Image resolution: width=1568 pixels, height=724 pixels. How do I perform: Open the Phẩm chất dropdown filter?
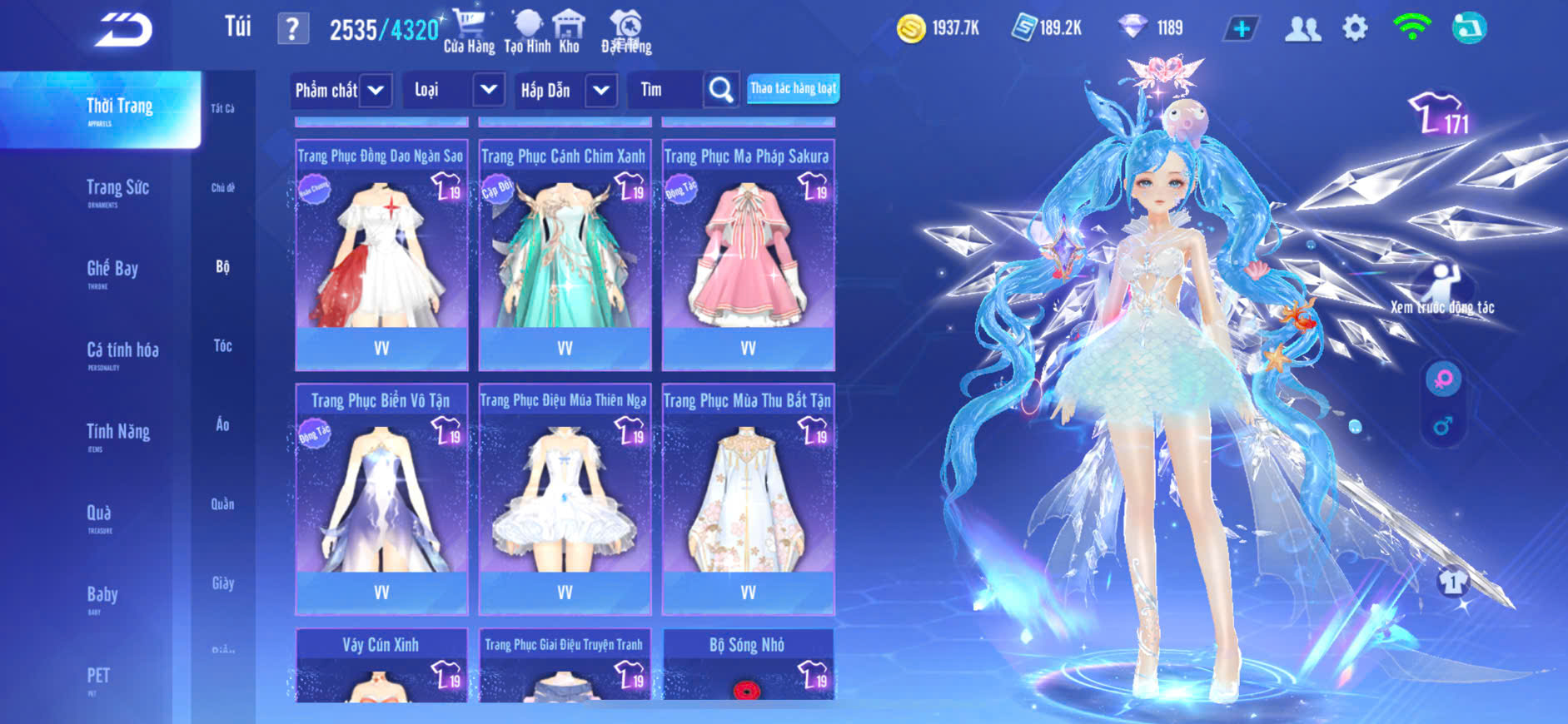point(376,90)
